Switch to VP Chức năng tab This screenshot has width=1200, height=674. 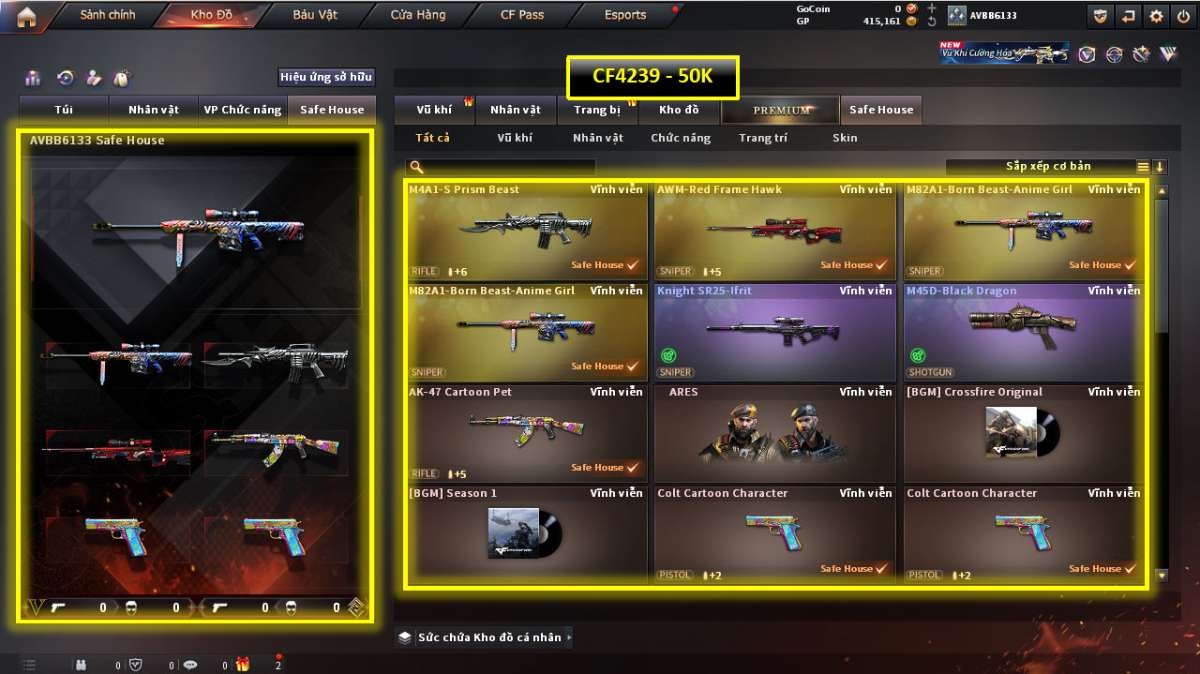tap(242, 110)
